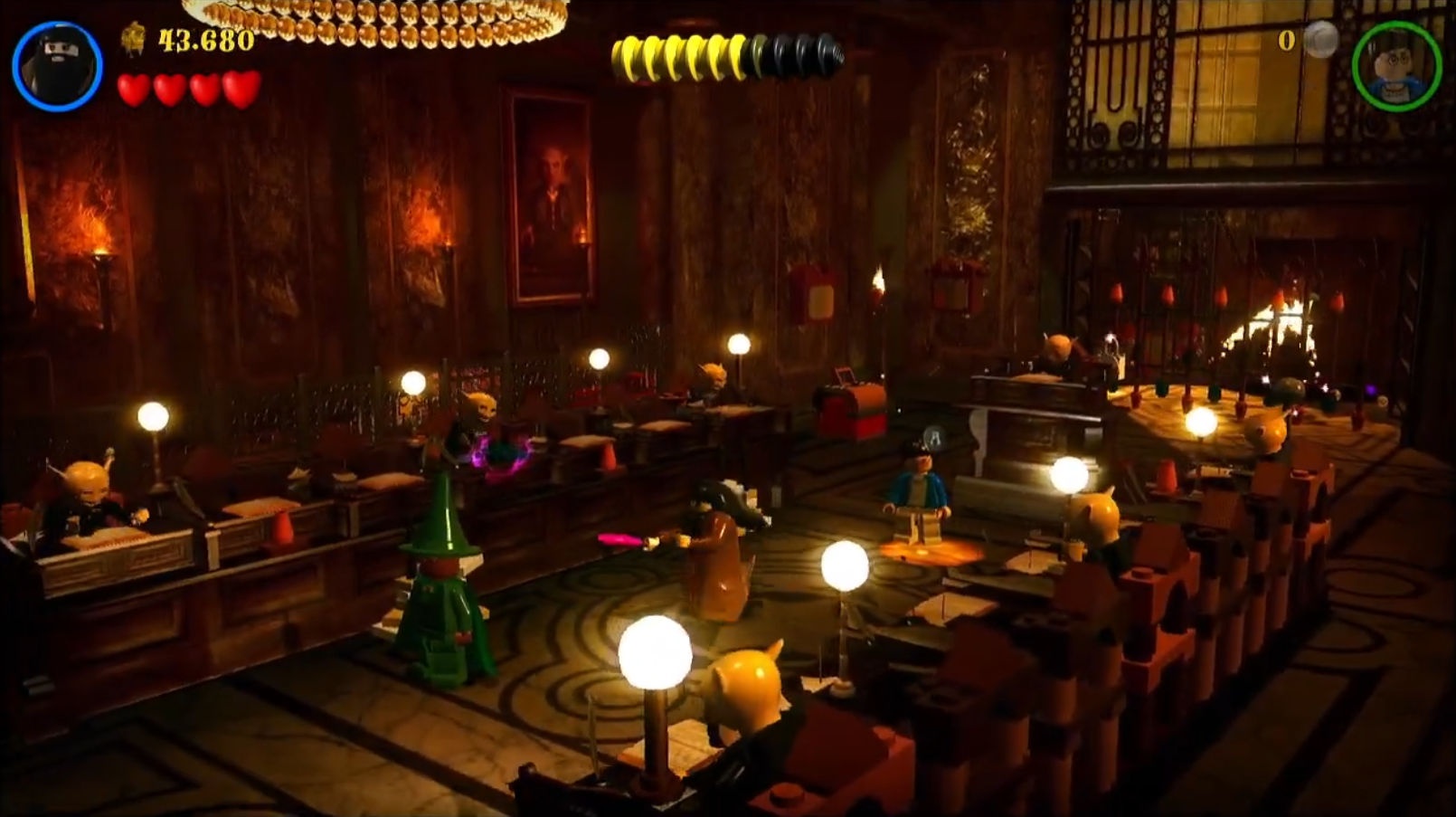
Task: Click the player two character portrait
Action: pyautogui.click(x=1395, y=66)
